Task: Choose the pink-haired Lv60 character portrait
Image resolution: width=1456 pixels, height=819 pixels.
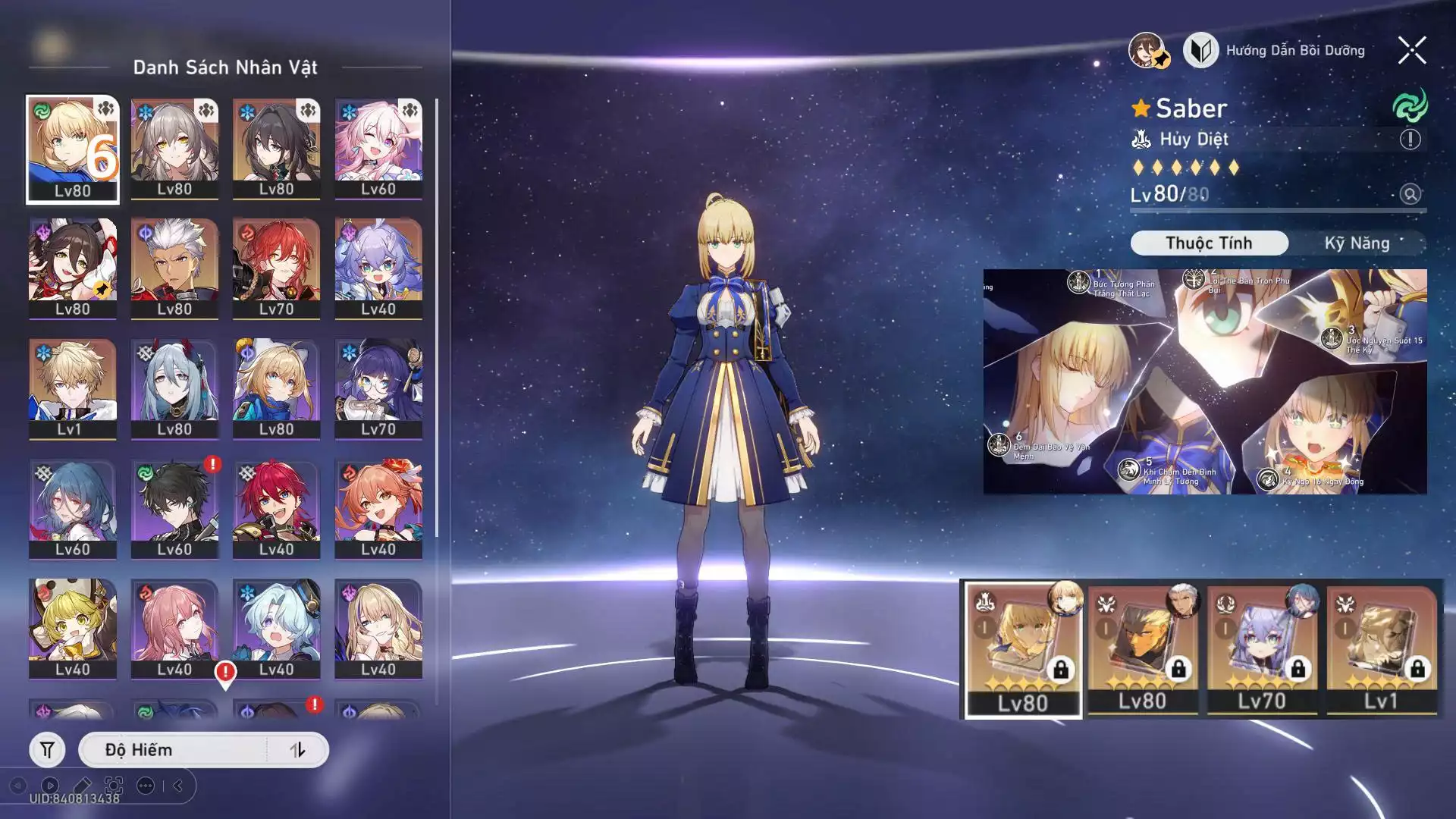Action: coord(378,149)
